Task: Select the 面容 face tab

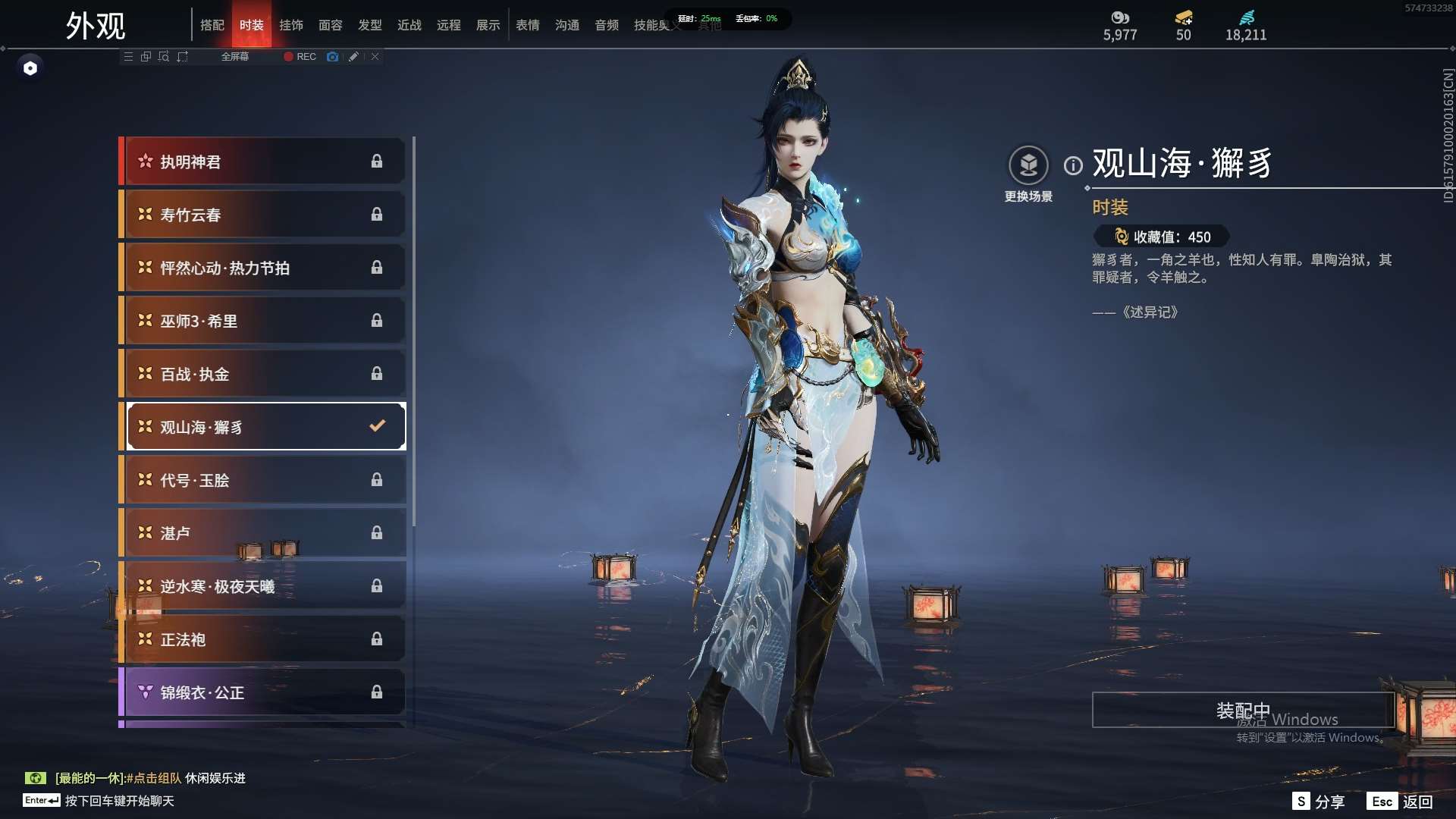Action: (x=330, y=25)
